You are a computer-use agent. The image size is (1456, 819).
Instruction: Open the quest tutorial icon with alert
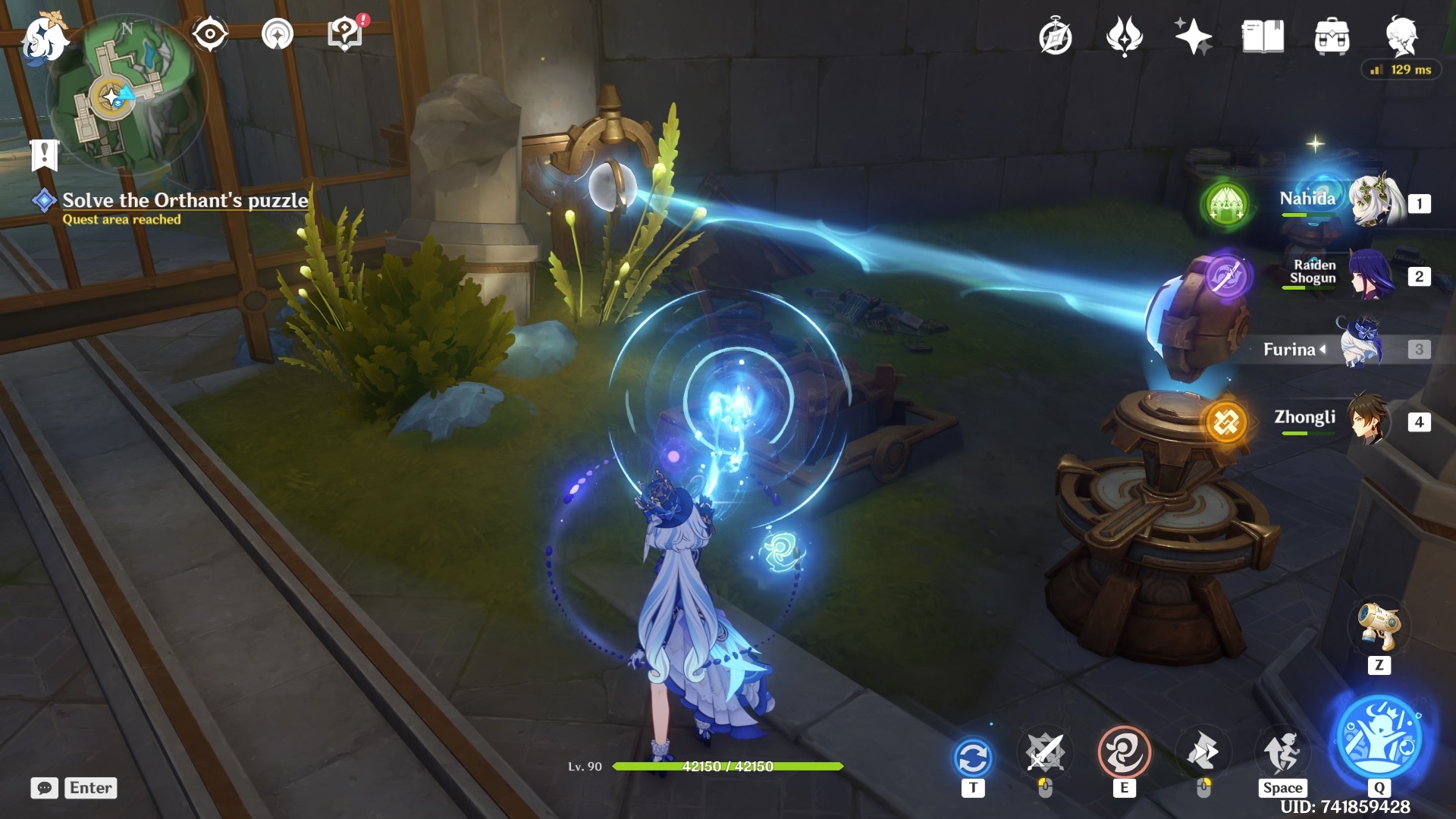(x=346, y=34)
